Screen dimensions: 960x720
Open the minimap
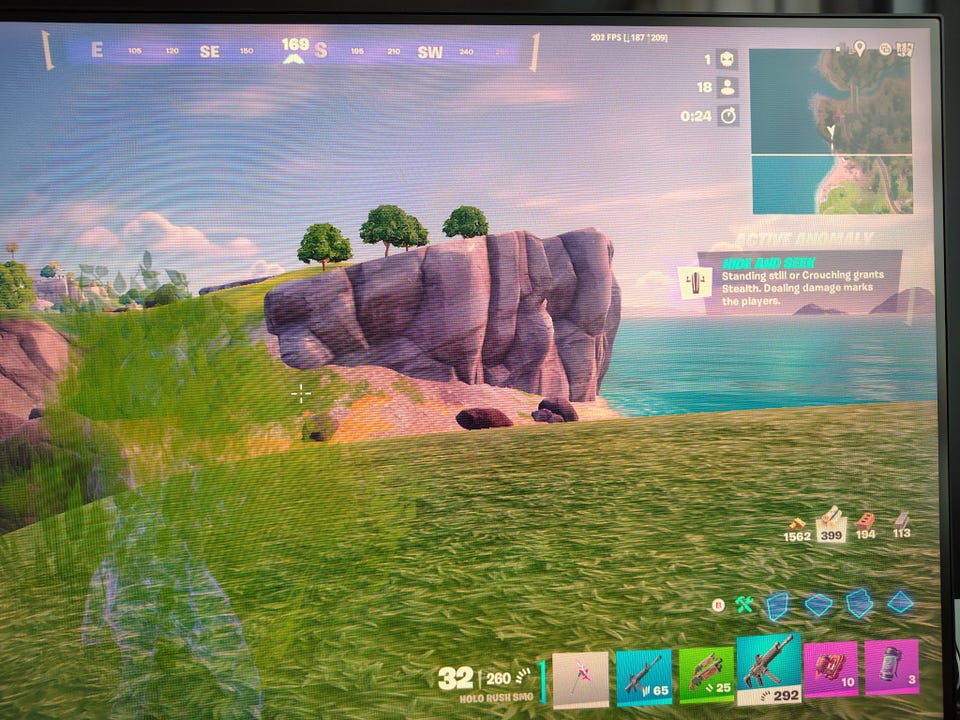click(x=831, y=131)
